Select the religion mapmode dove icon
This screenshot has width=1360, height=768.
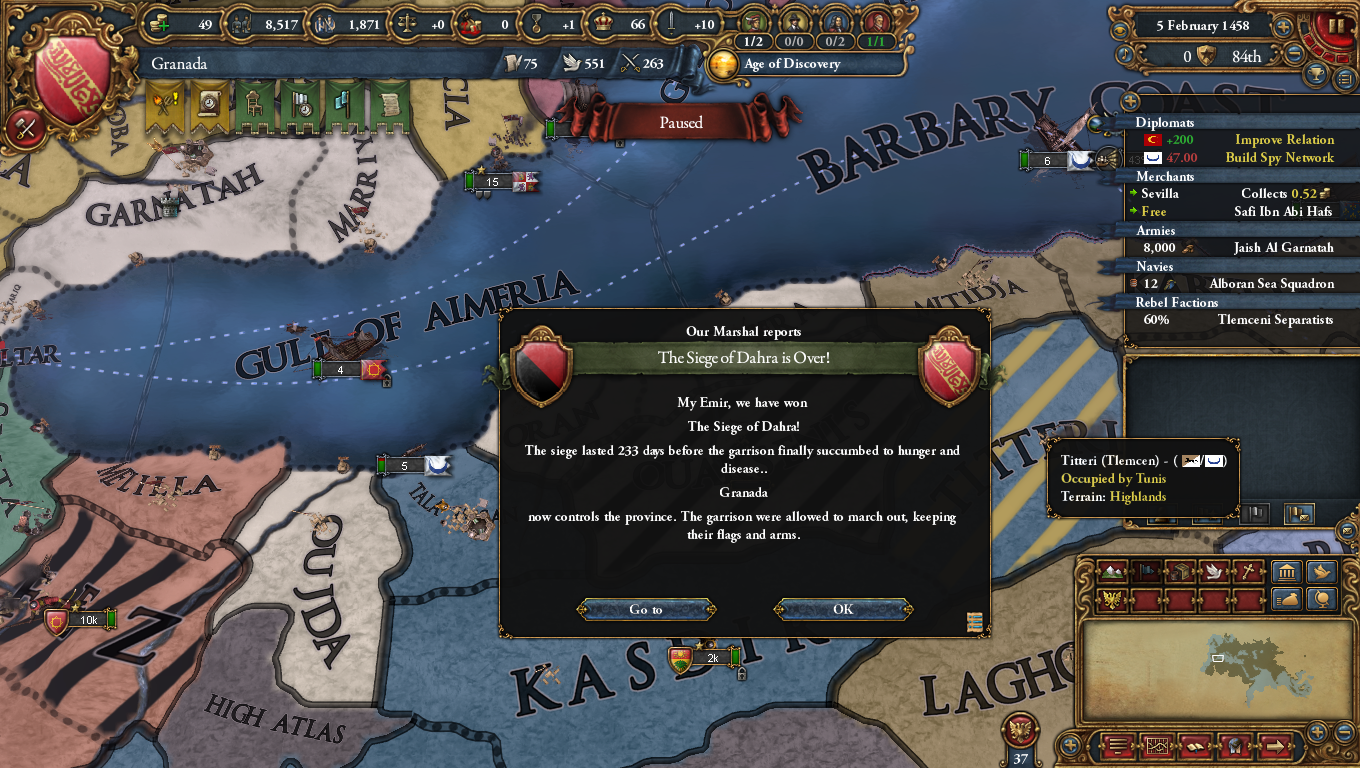tap(1212, 572)
